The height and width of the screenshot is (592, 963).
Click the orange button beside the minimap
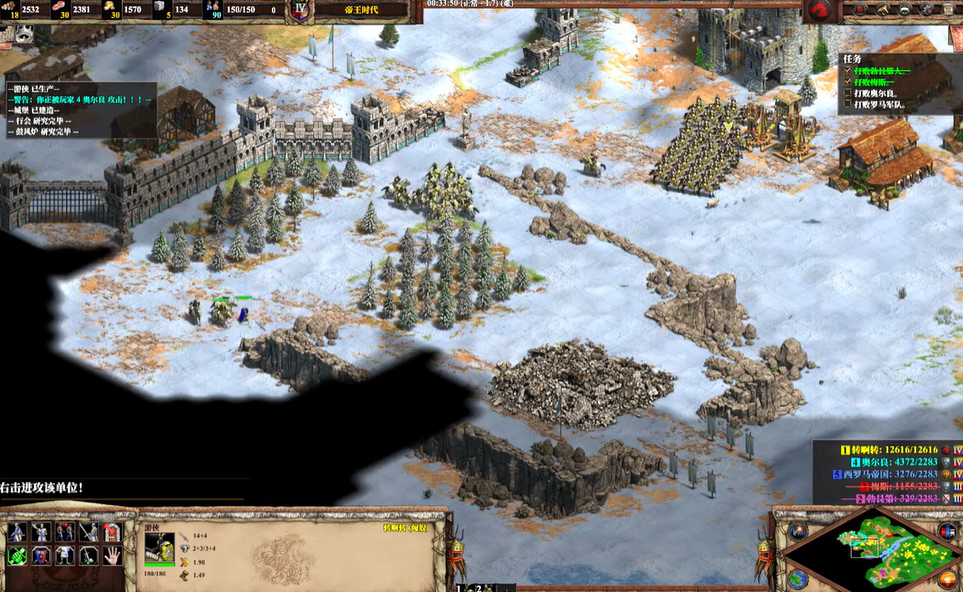pyautogui.click(x=946, y=579)
